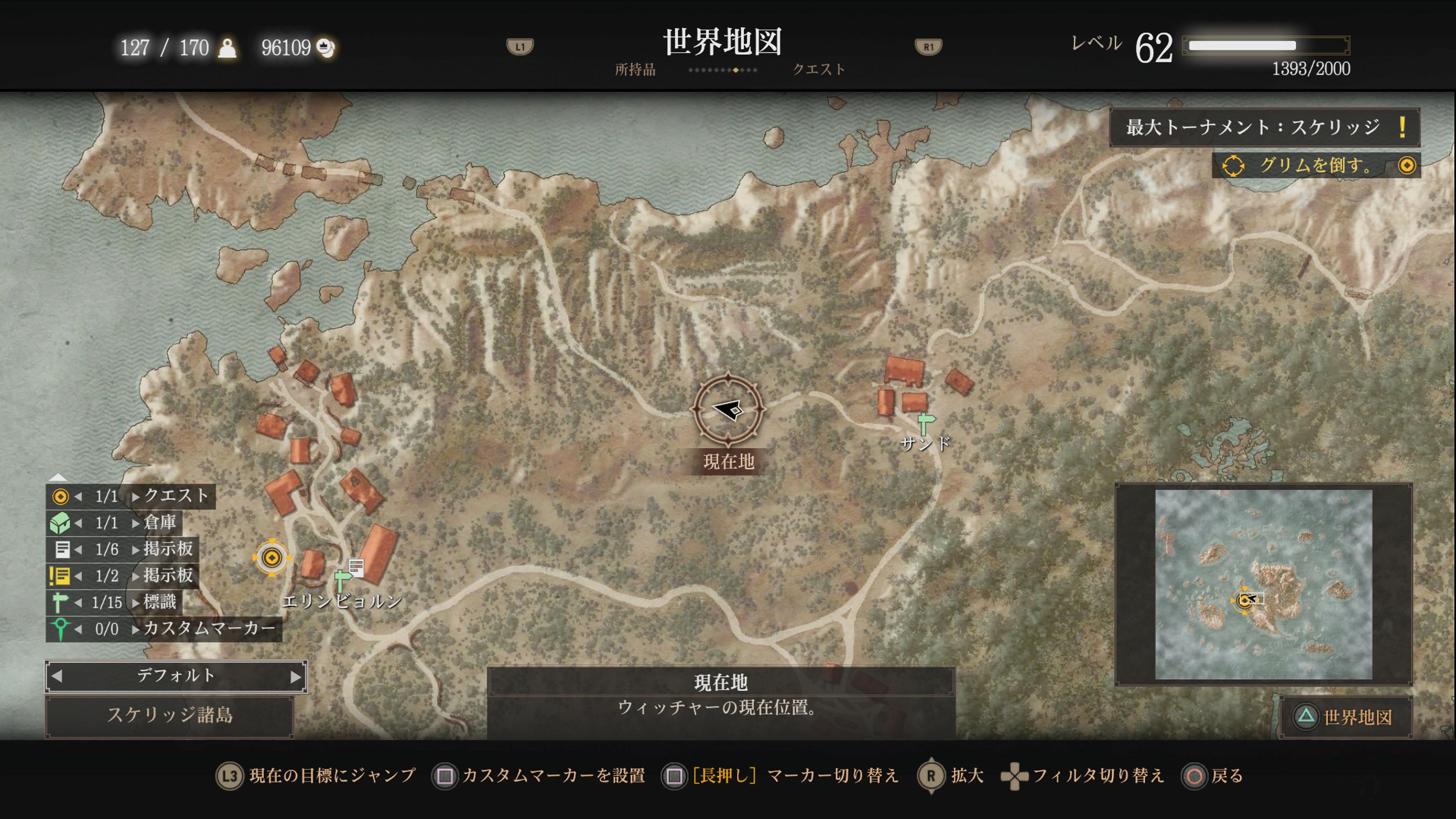Image resolution: width=1456 pixels, height=819 pixels.
Task: Select the カスタムマーカー filter entry
Action: click(164, 629)
